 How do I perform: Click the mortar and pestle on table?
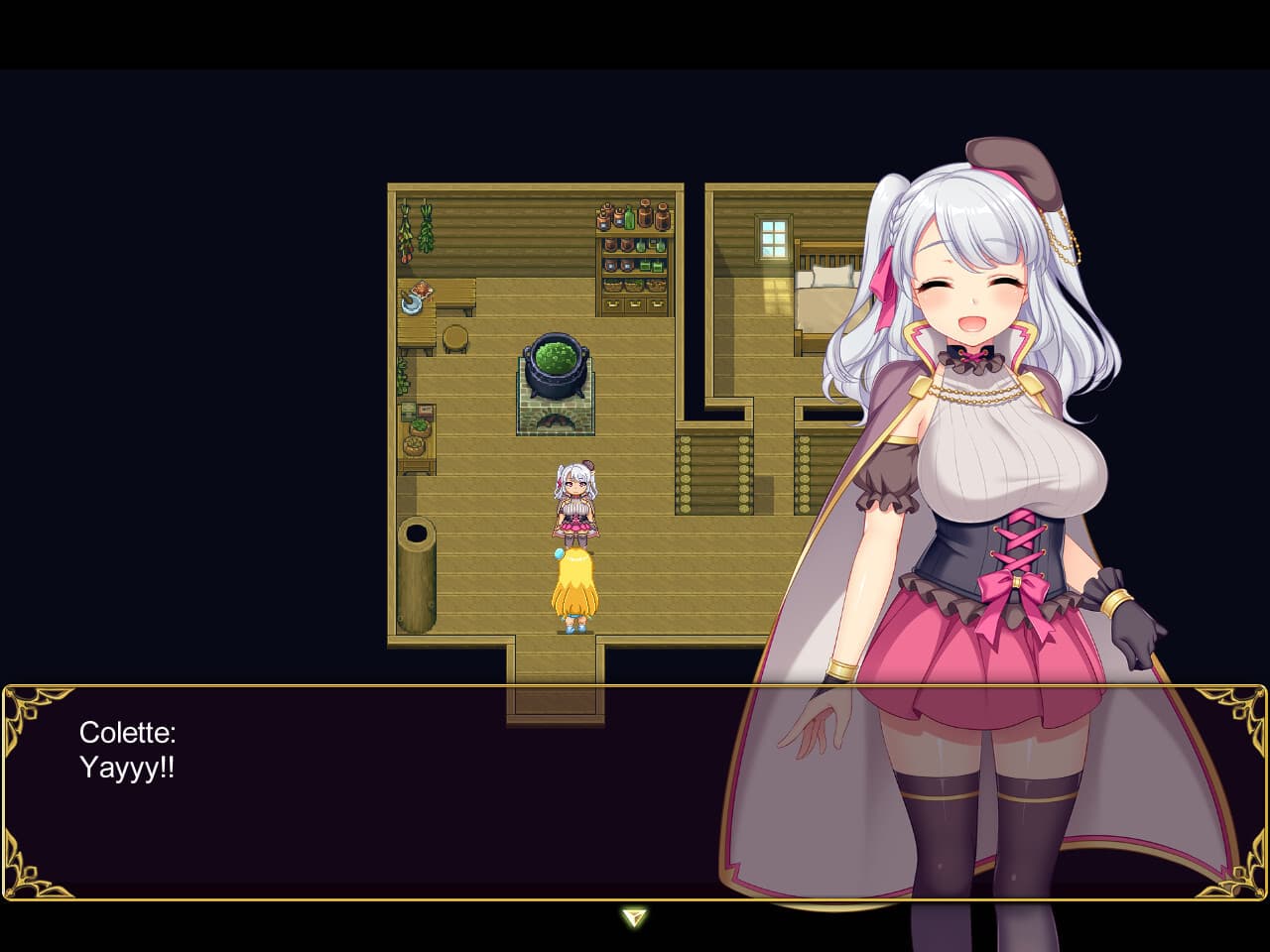coord(411,305)
